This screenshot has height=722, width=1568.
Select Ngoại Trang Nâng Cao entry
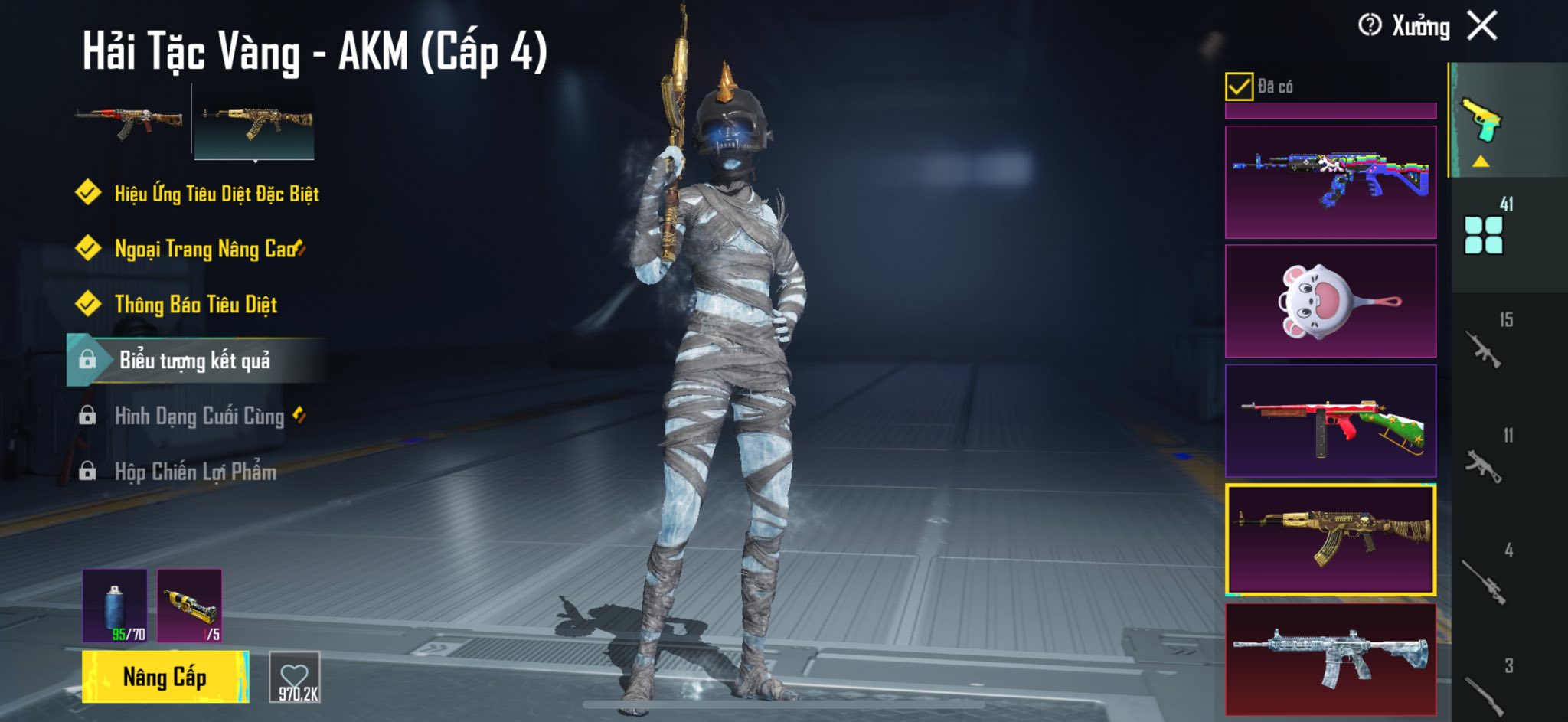pos(205,249)
